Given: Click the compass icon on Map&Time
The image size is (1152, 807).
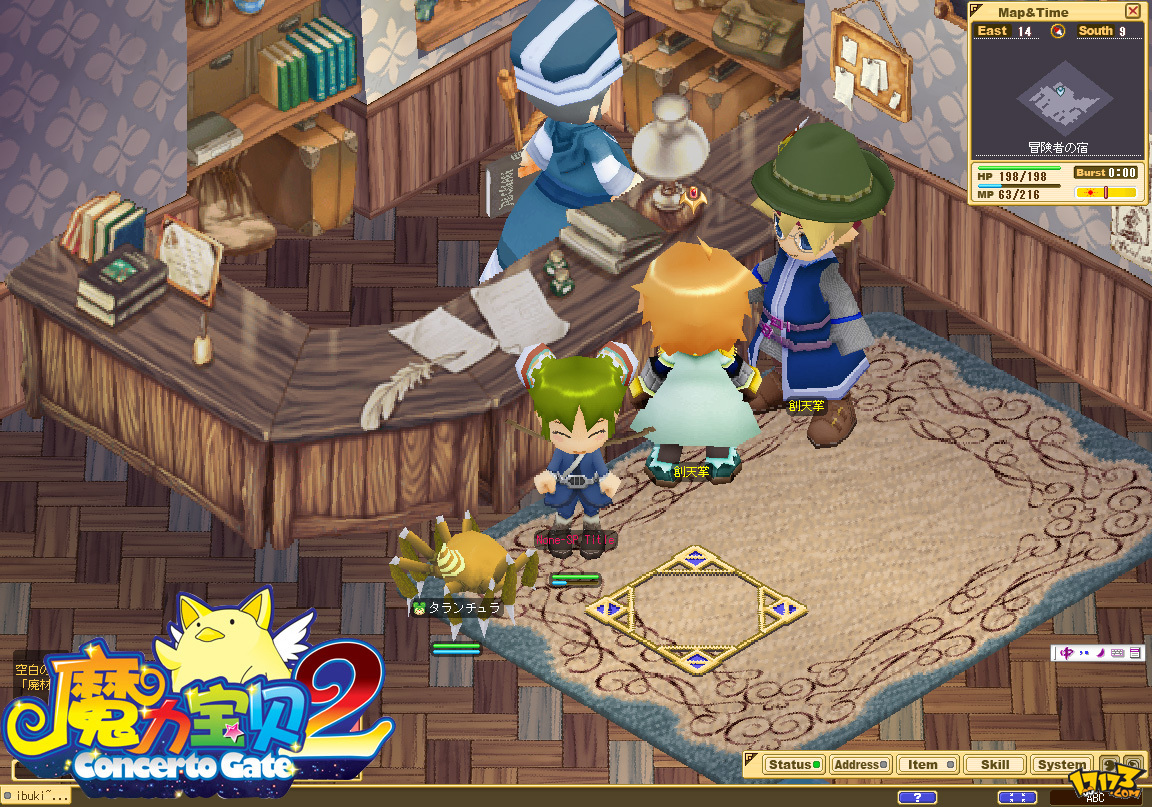Looking at the screenshot, I should click(1057, 31).
